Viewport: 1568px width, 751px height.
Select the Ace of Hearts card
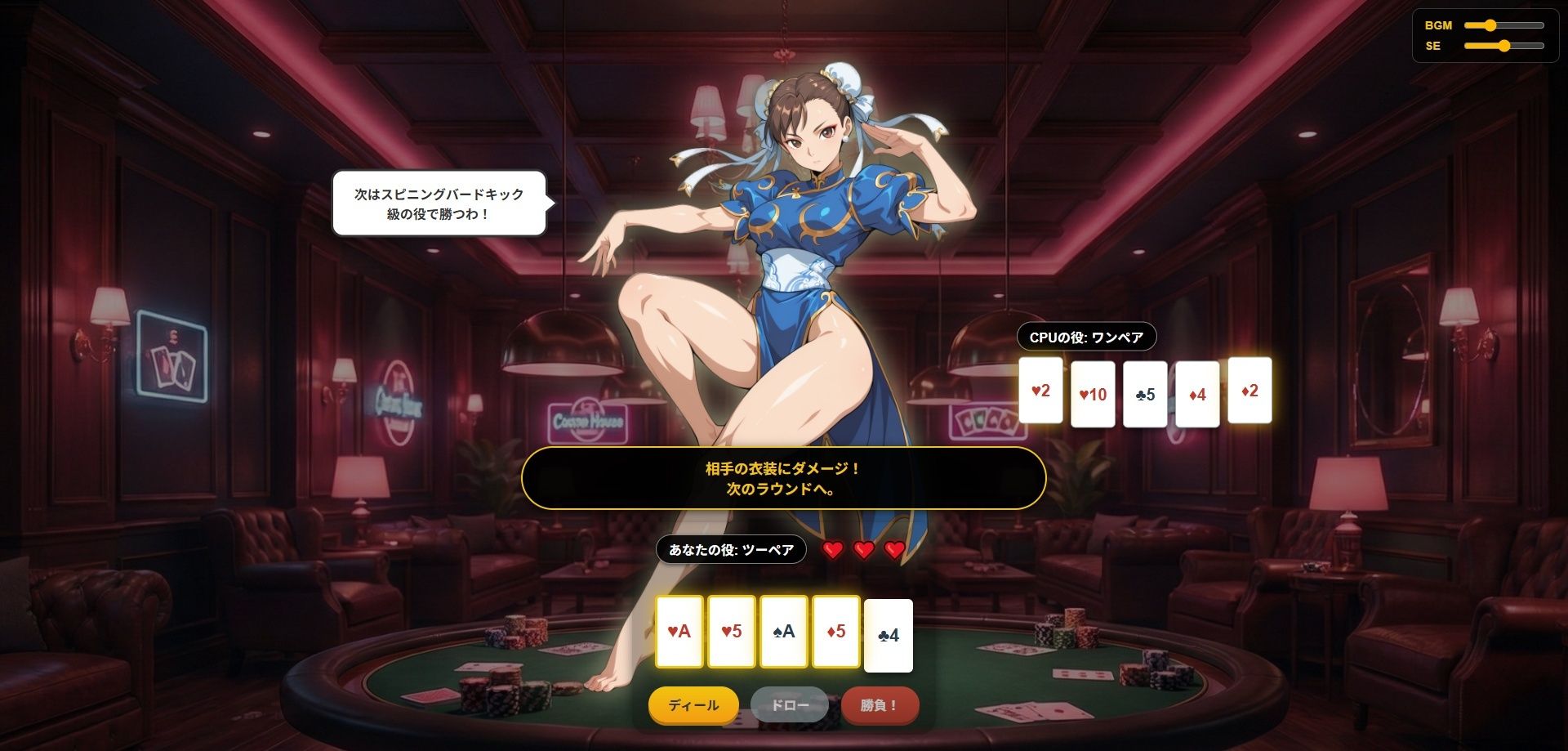[679, 631]
